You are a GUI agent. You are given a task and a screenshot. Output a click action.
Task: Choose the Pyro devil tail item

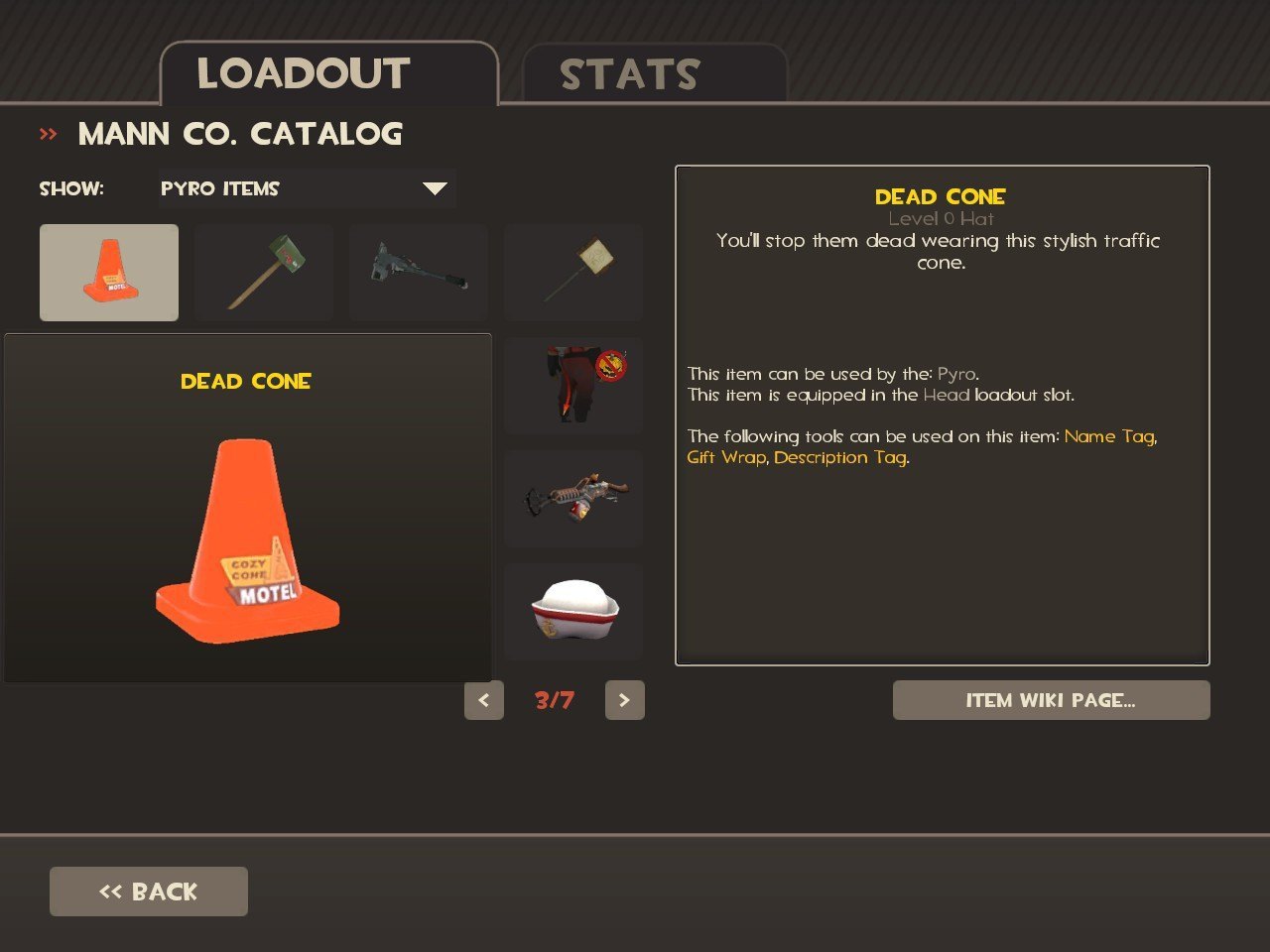tap(573, 385)
